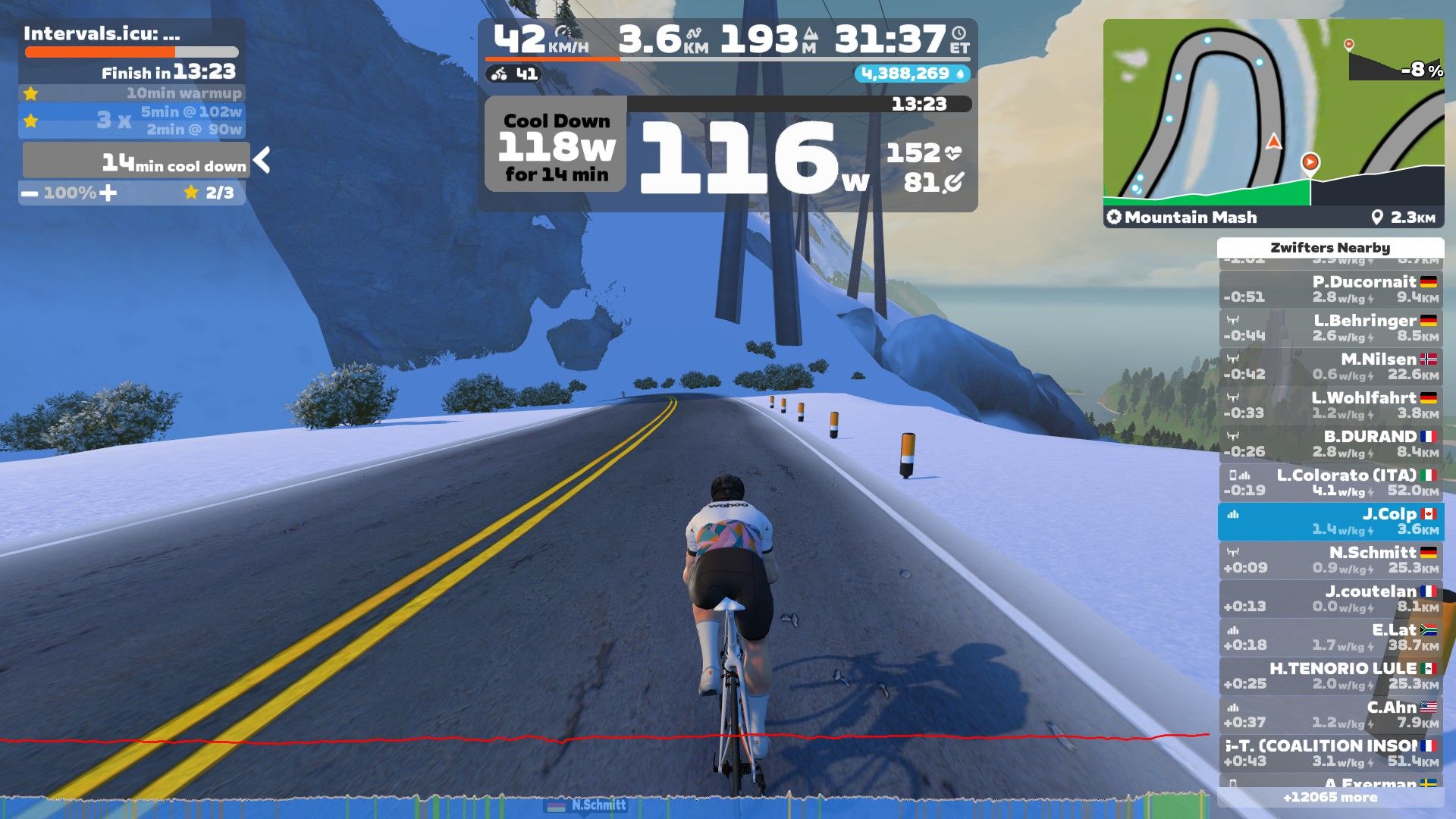The image size is (1456, 819).
Task: Pick H.TENORIO LULE in nearby riders
Action: pos(1330,676)
